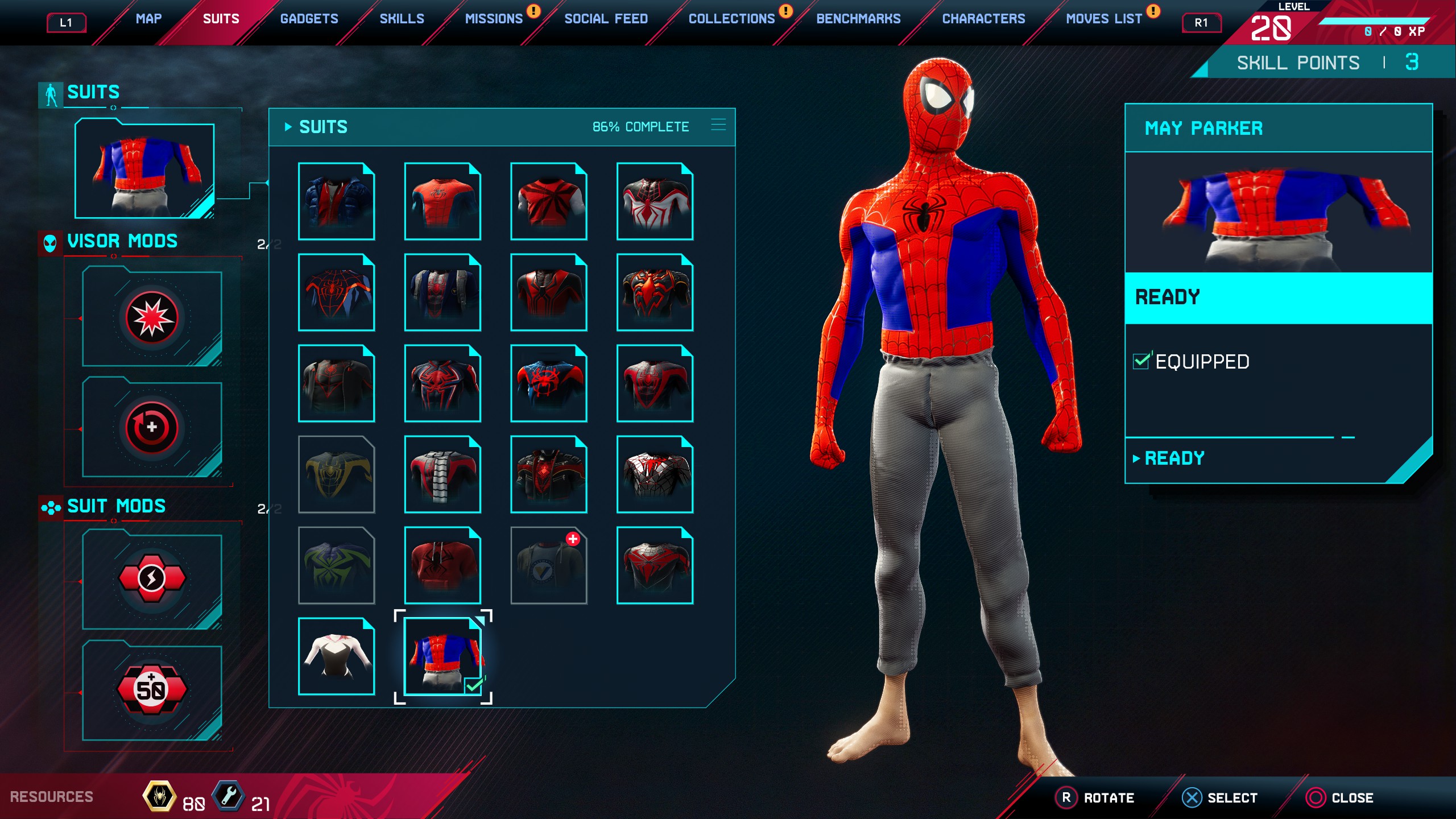Image resolution: width=1456 pixels, height=819 pixels.
Task: Select the white and black spider suit
Action: 655,201
